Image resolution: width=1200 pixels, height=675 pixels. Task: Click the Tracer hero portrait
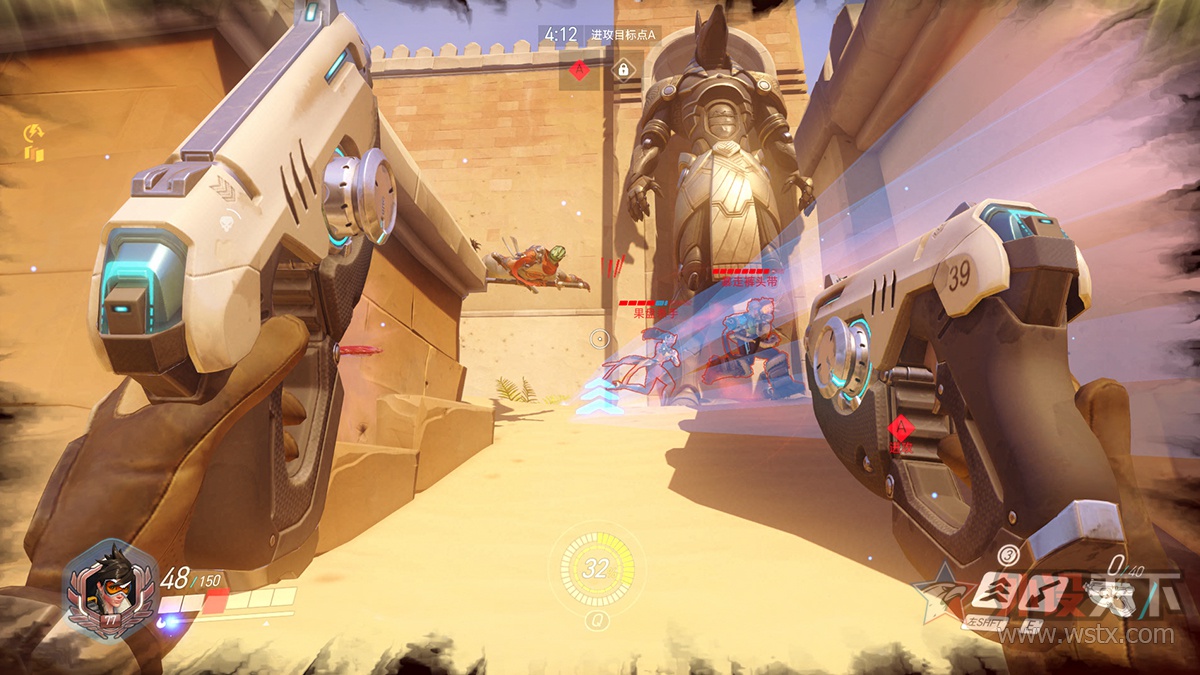pos(103,587)
